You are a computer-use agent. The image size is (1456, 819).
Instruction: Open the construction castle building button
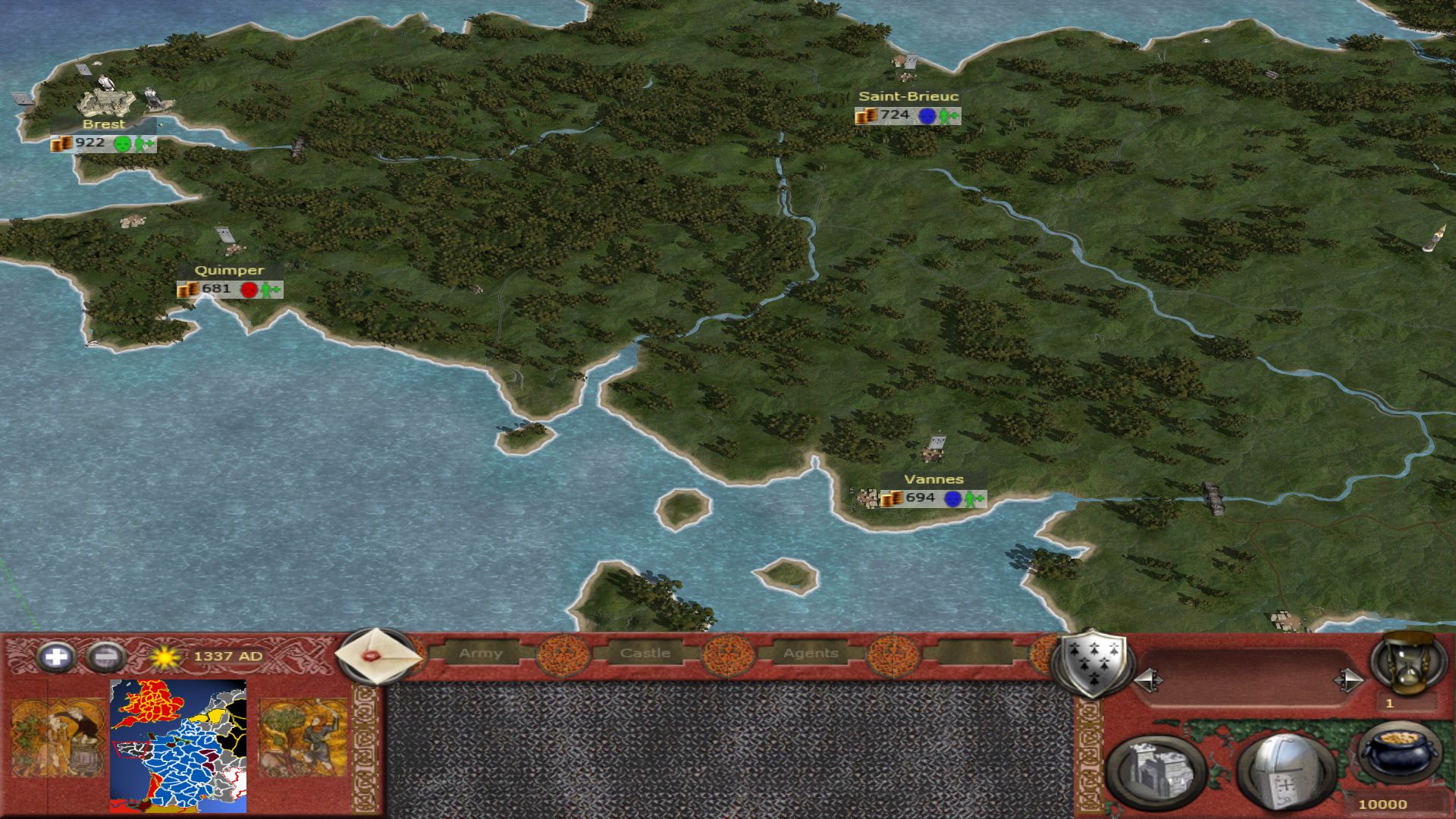1156,772
